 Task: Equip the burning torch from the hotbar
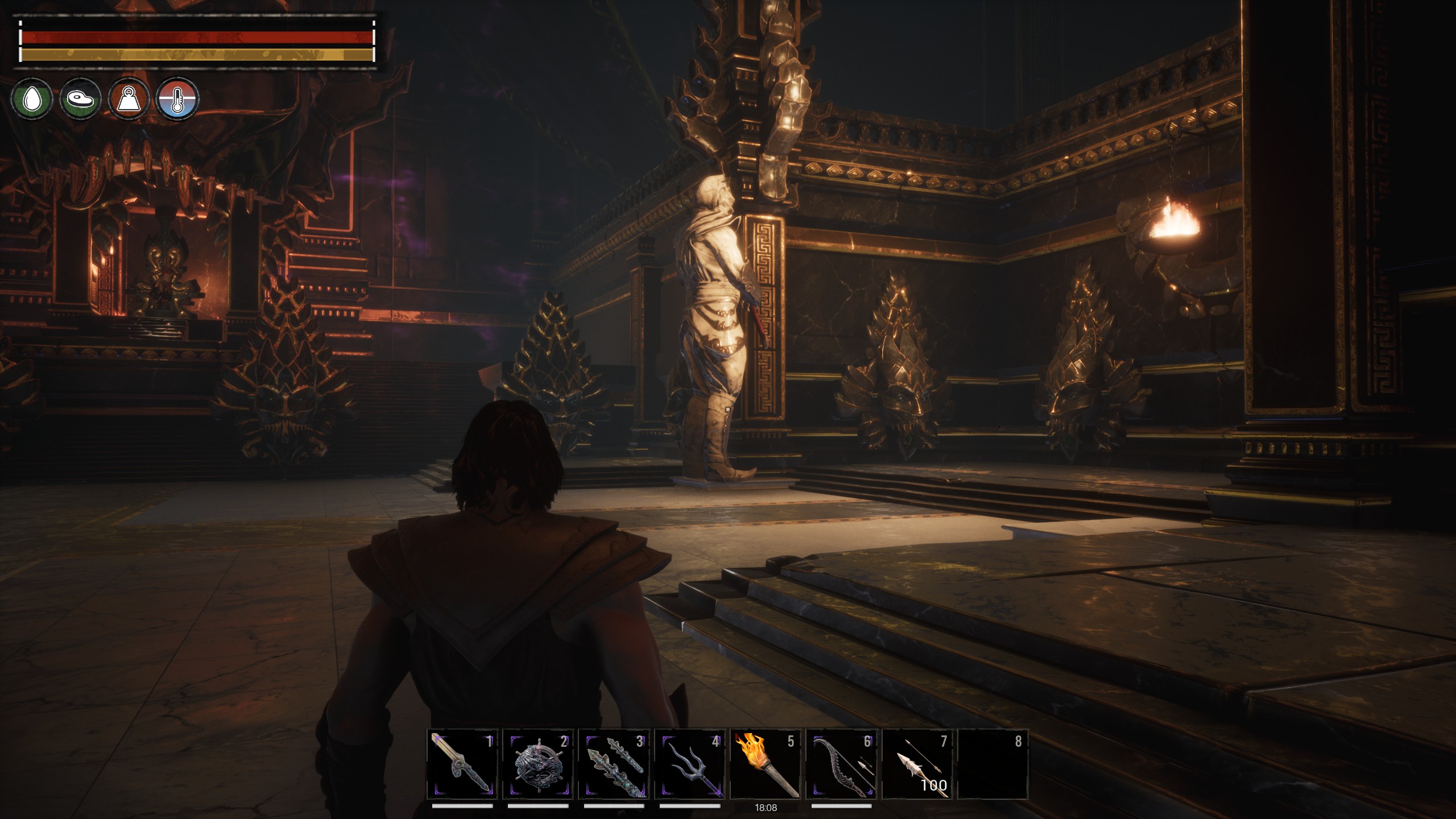(x=766, y=764)
